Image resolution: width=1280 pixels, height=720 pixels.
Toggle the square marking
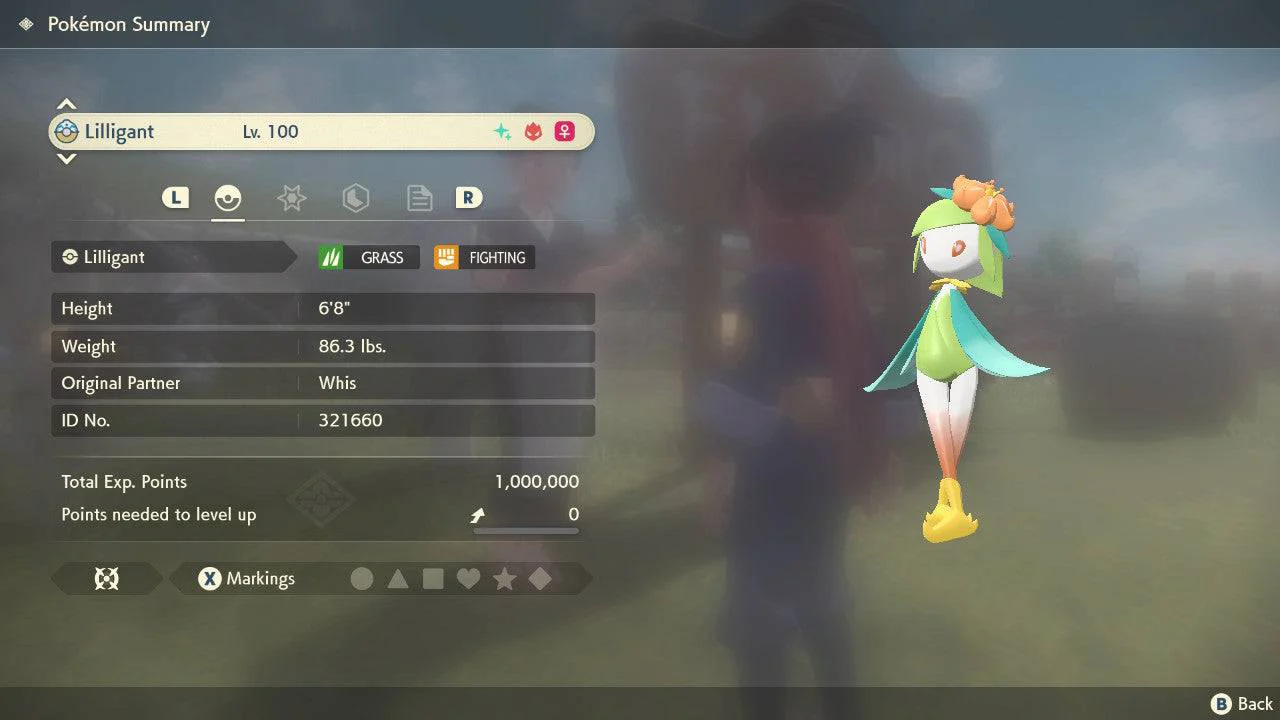point(433,579)
